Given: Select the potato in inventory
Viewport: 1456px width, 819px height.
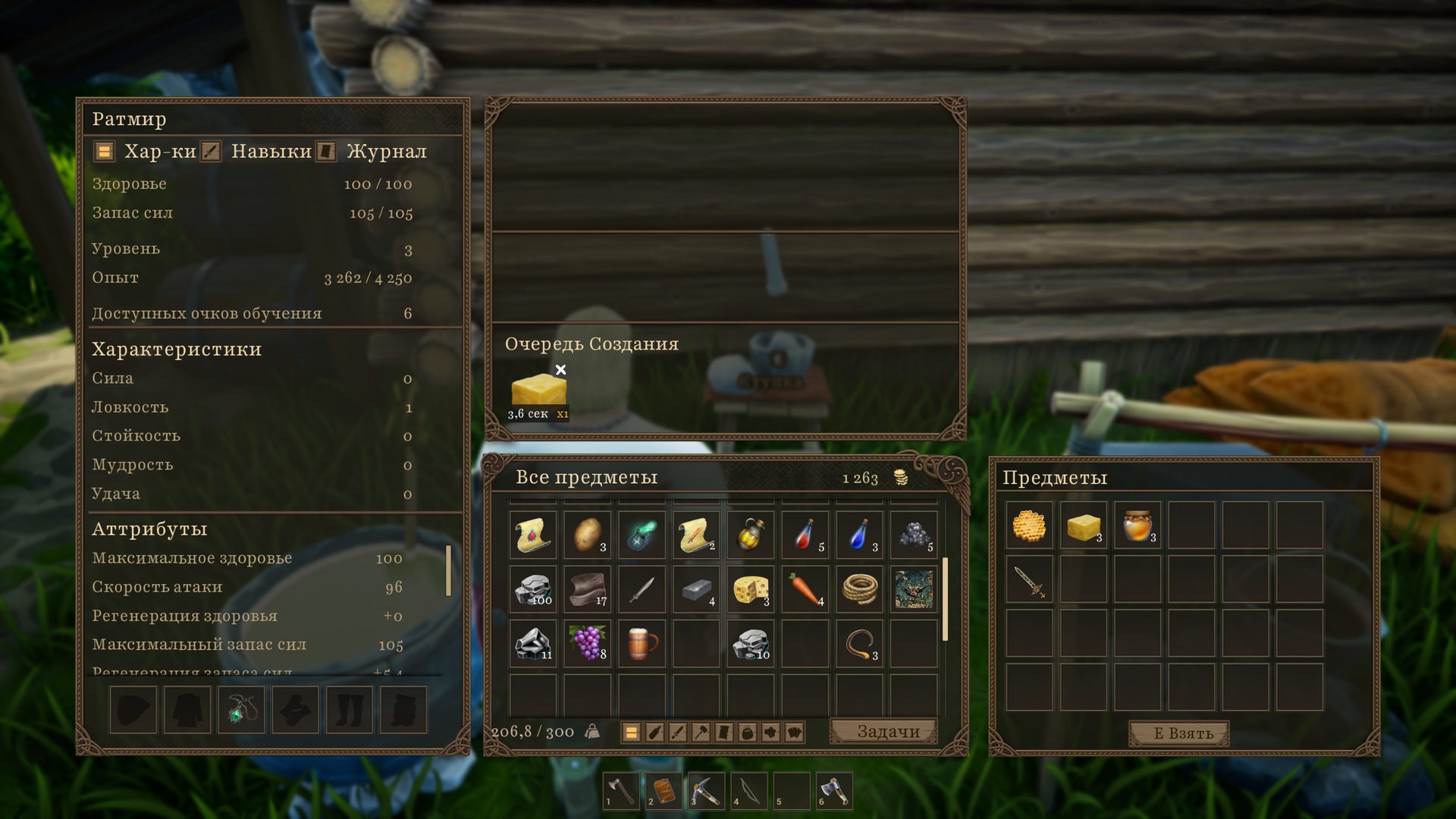Looking at the screenshot, I should click(588, 535).
